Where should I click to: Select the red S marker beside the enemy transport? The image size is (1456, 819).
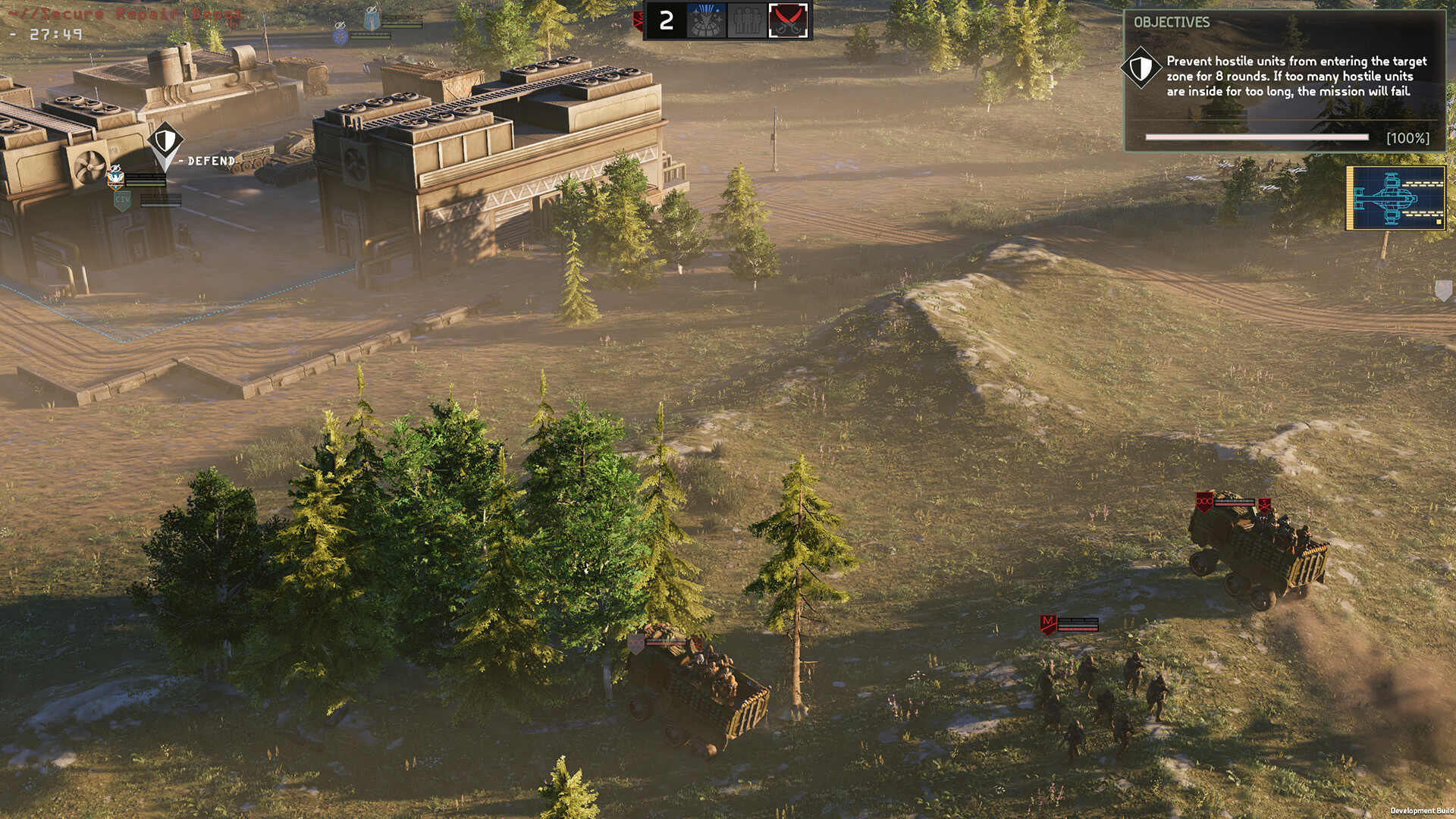coord(1264,506)
